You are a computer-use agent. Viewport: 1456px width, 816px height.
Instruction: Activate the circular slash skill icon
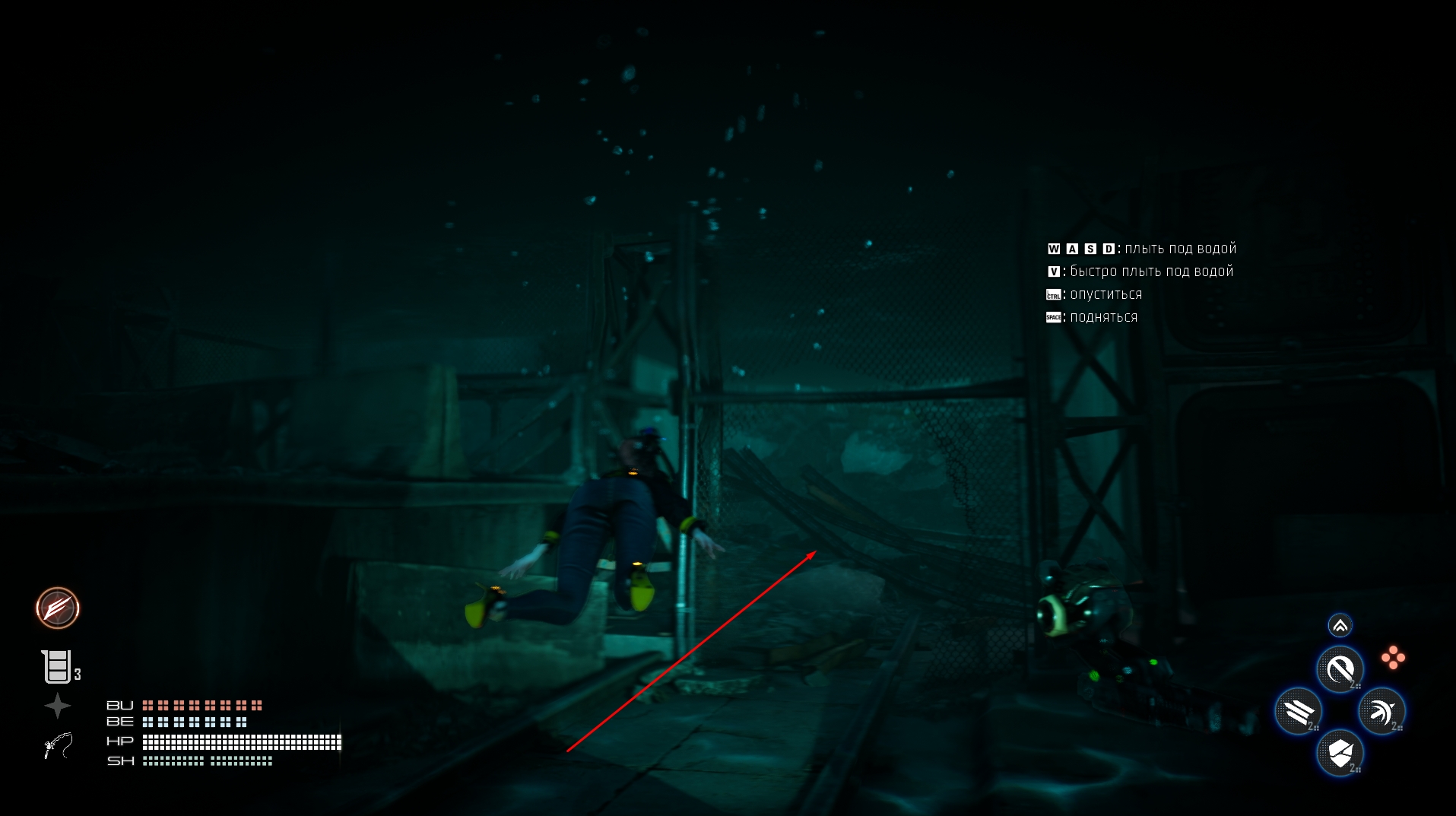click(1340, 669)
